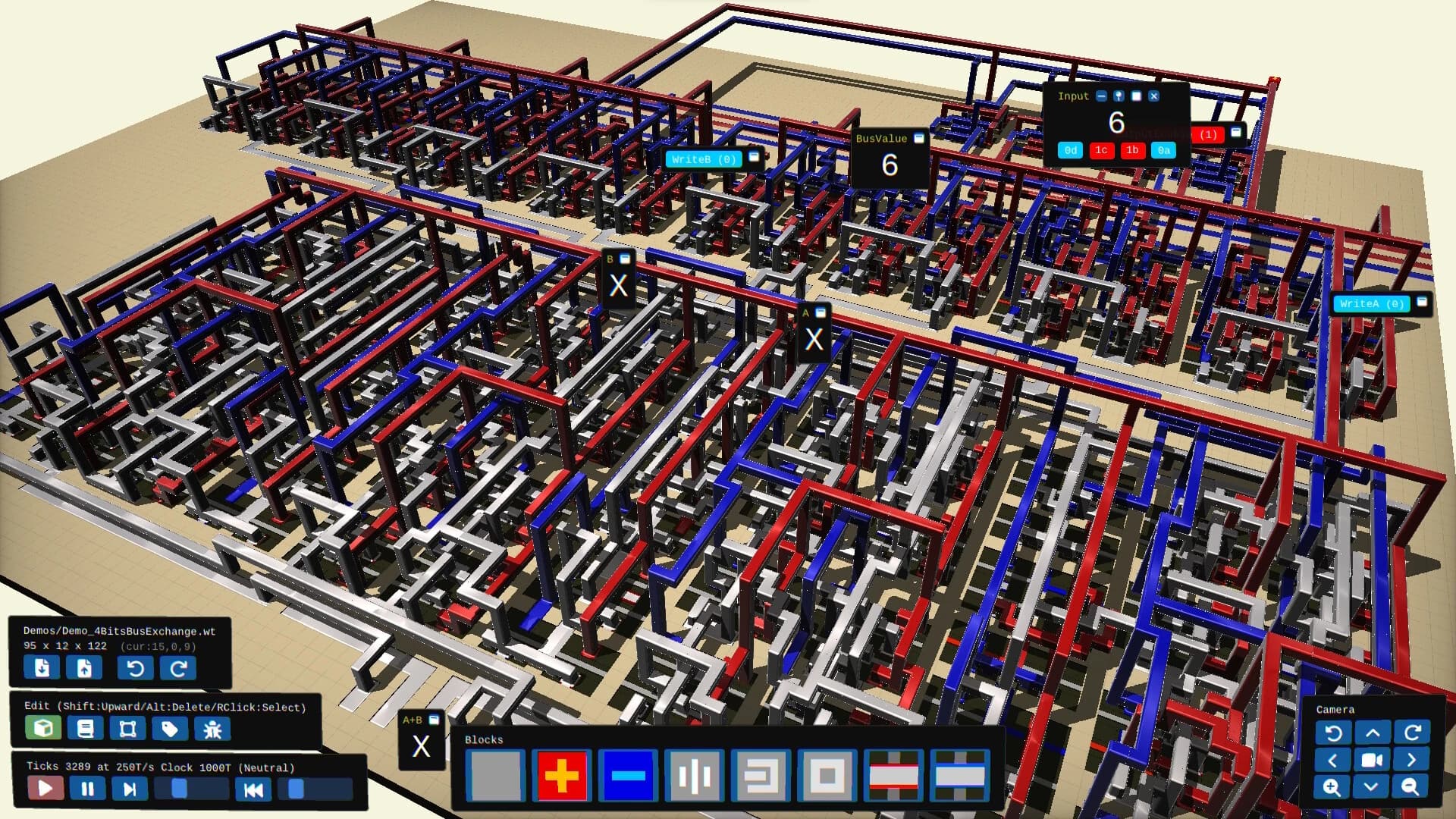The height and width of the screenshot is (819, 1456).
Task: Select the gray blank block in Blocks palette
Action: (497, 777)
